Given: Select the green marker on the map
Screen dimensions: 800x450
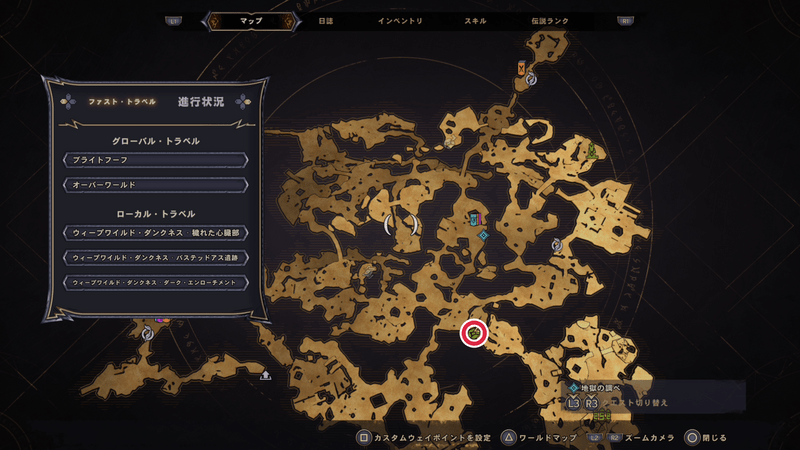Looking at the screenshot, I should pyautogui.click(x=593, y=152).
